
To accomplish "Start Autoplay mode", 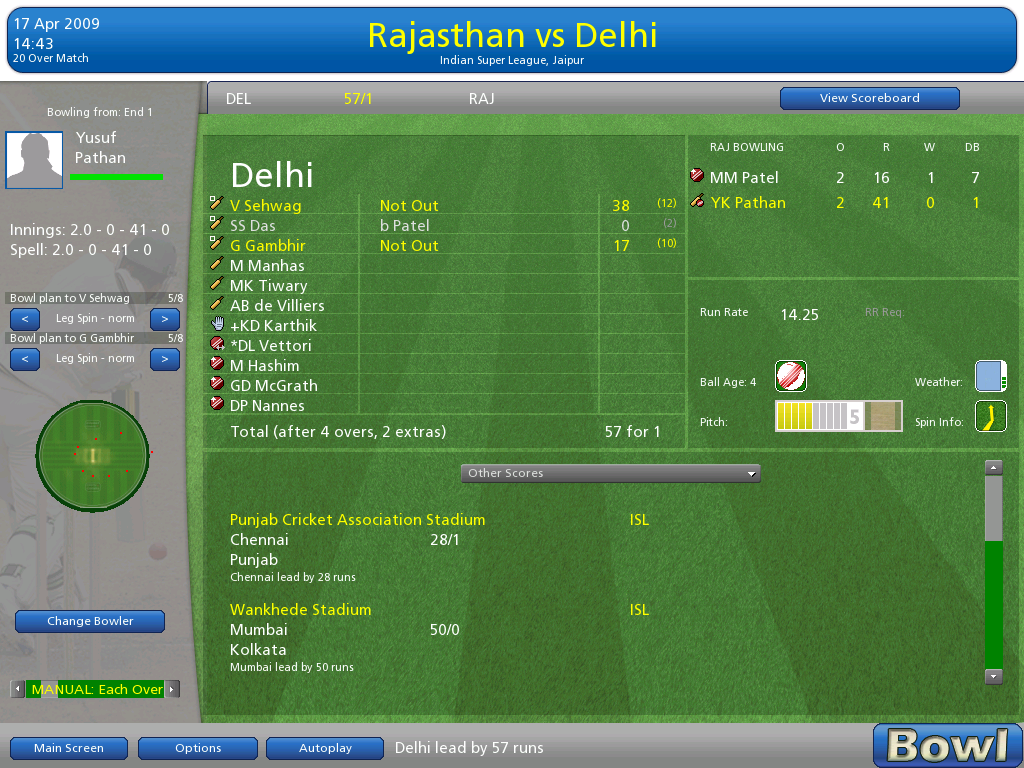I will 325,748.
